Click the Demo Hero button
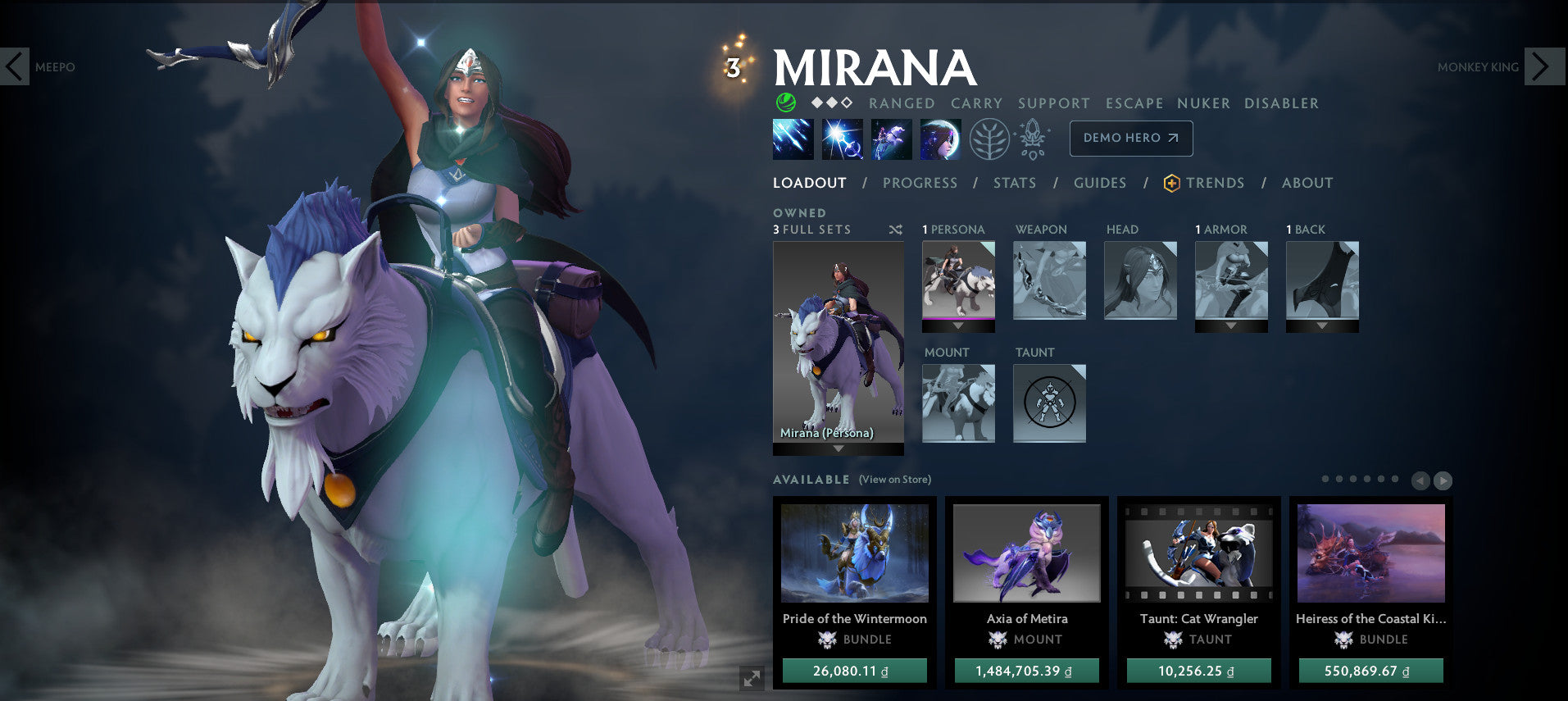 [x=1131, y=138]
